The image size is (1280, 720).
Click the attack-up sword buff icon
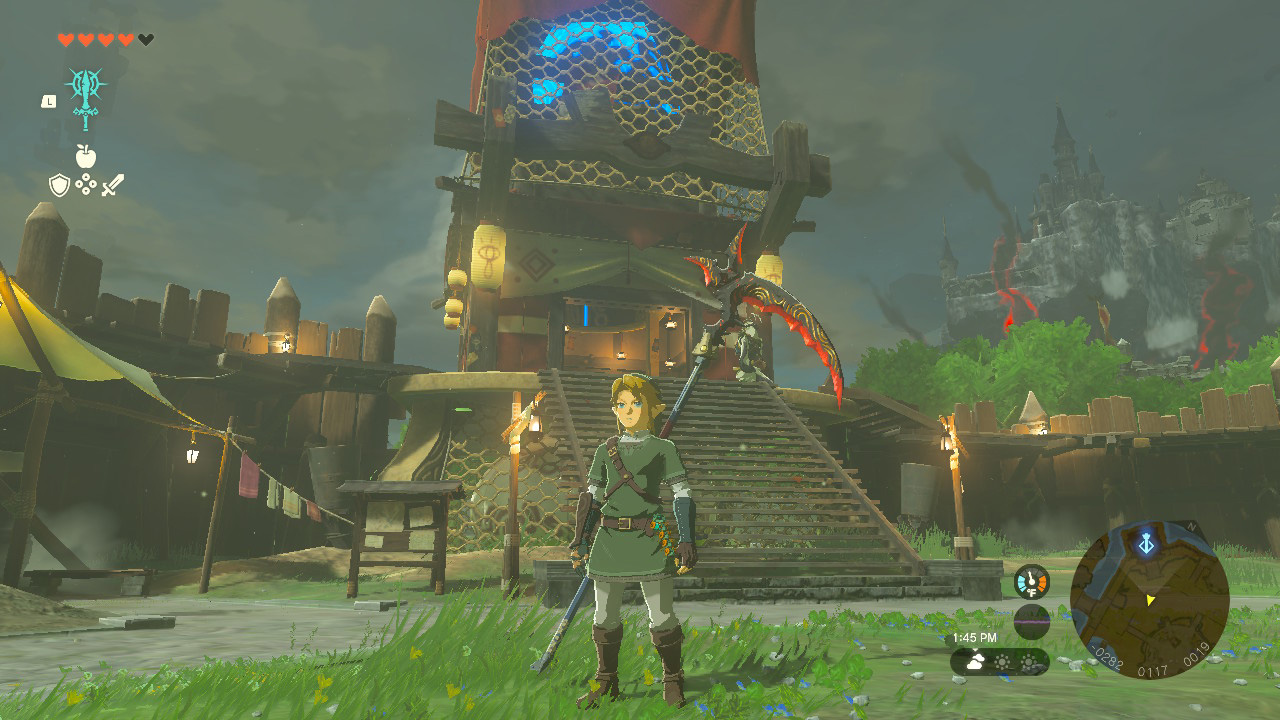(112, 184)
